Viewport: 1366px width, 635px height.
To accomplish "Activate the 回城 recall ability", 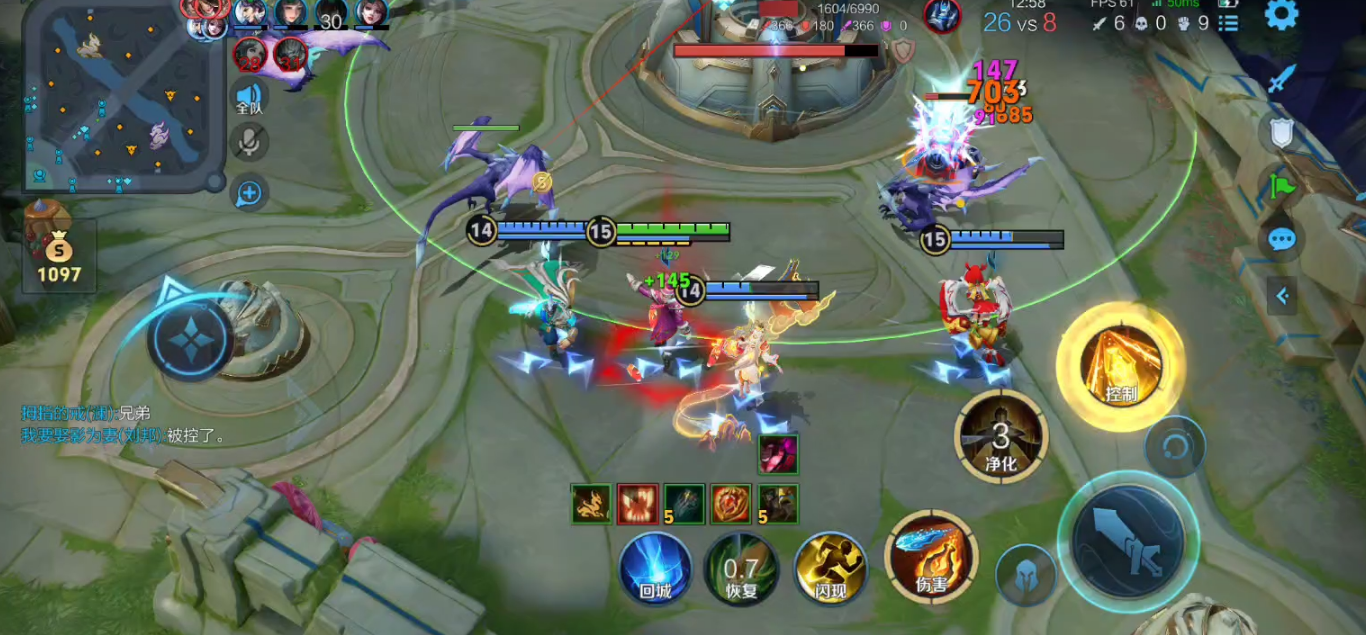I will 655,567.
